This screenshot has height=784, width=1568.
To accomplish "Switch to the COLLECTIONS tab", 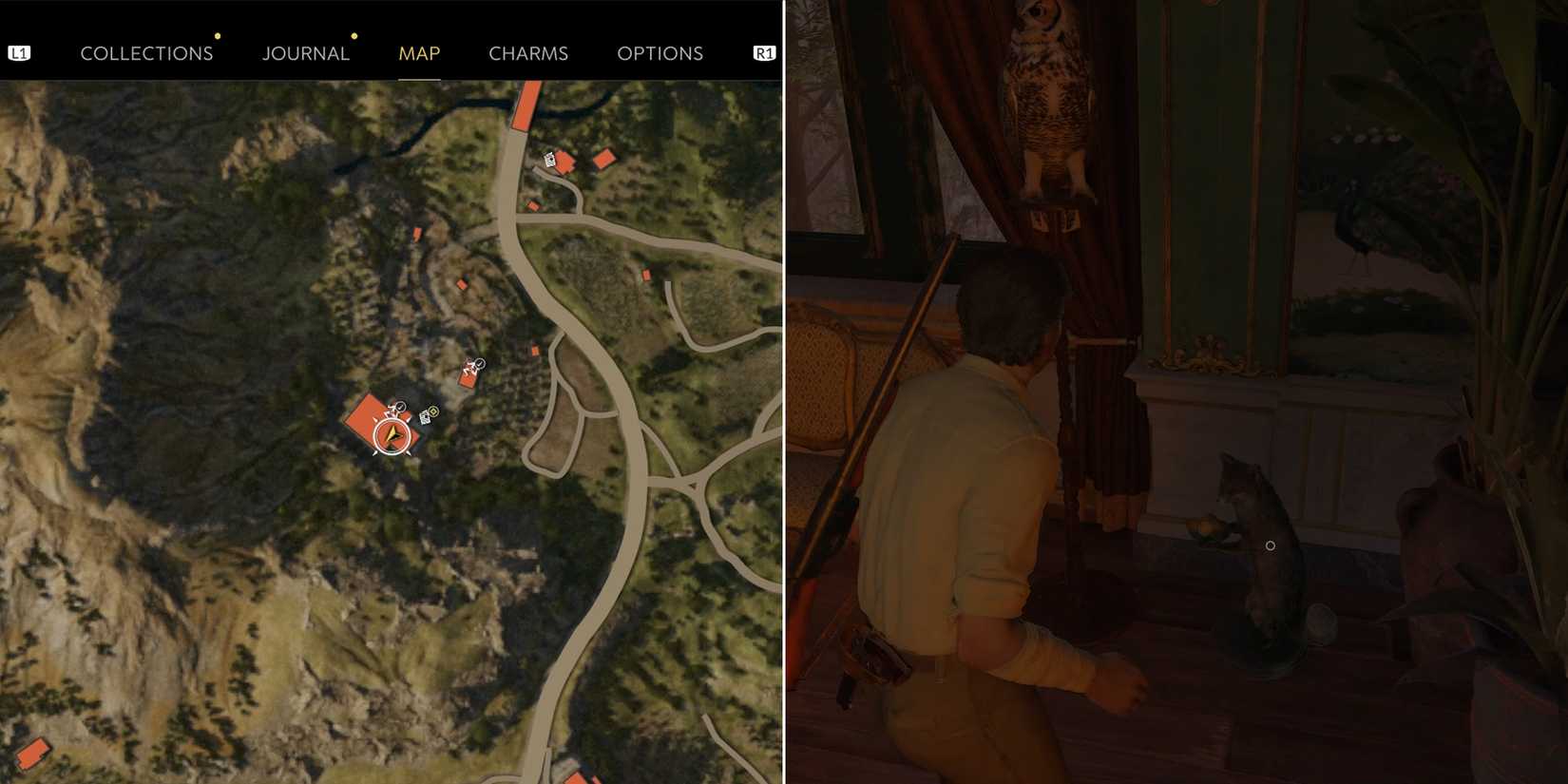I will 146,53.
